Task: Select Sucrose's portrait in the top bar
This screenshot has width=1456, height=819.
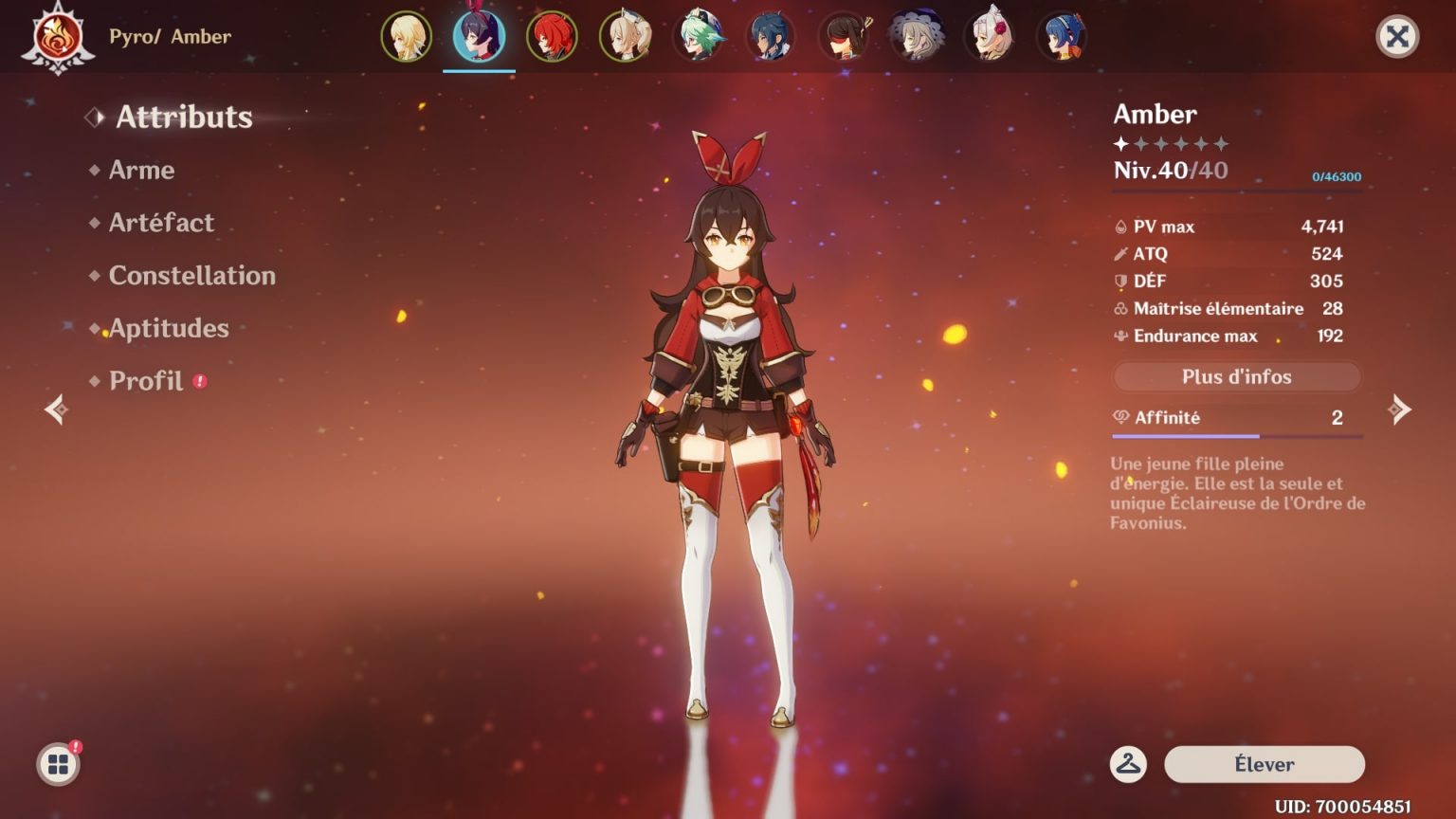Action: [x=699, y=36]
